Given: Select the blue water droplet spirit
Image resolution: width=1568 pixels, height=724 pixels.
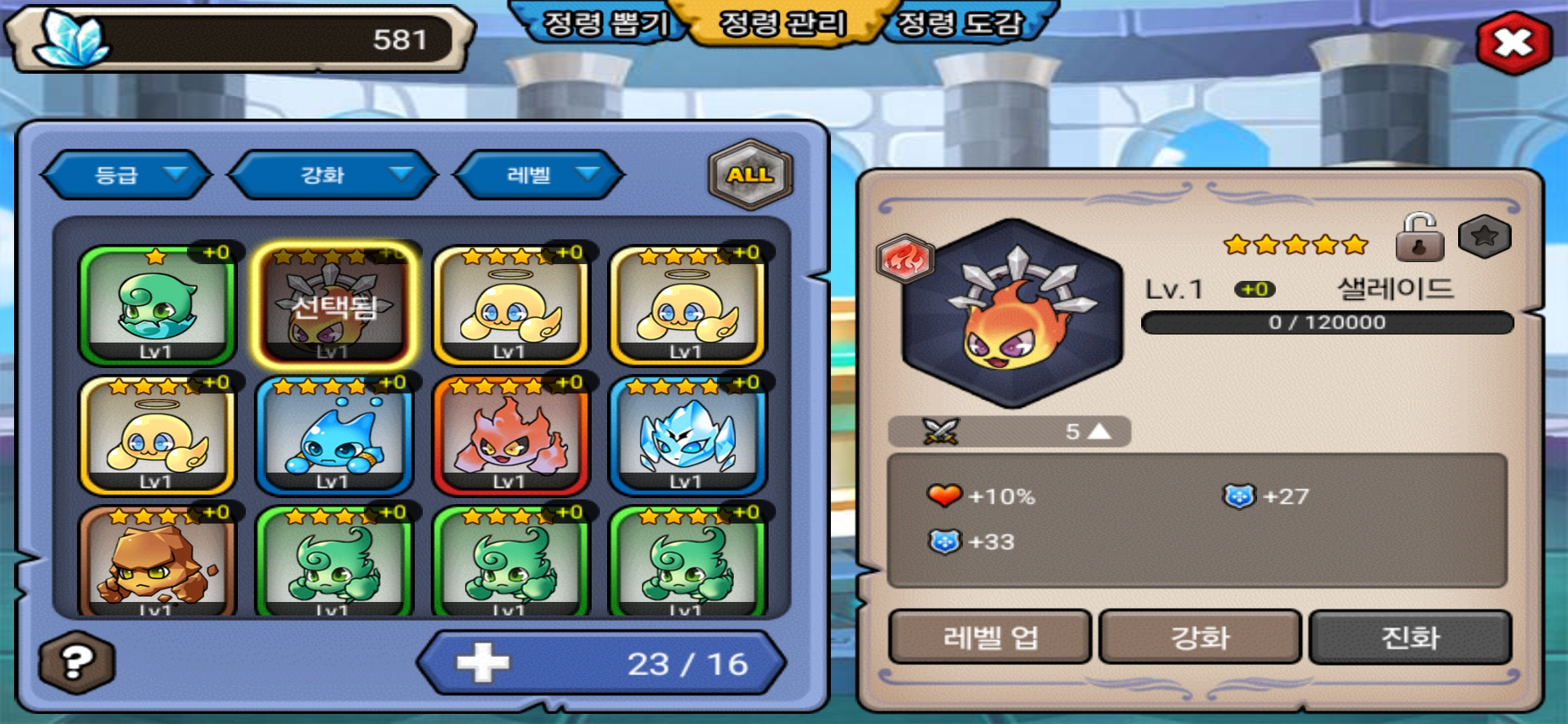Looking at the screenshot, I should tap(334, 435).
